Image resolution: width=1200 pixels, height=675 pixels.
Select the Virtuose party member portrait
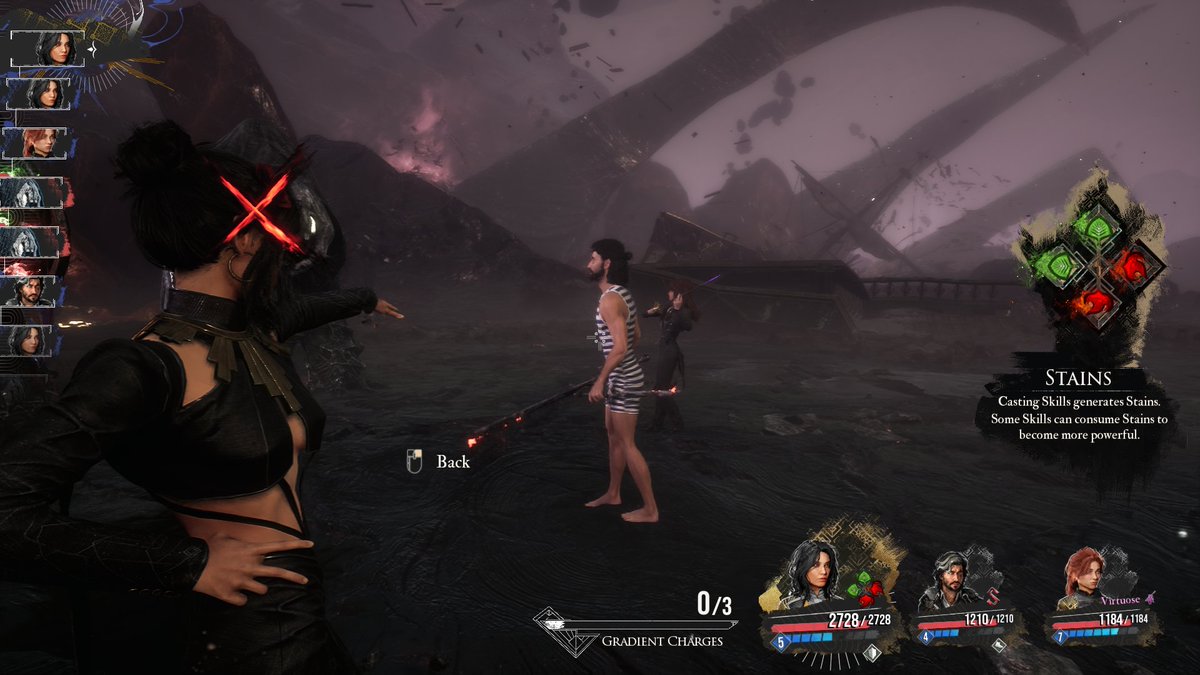(x=1083, y=579)
